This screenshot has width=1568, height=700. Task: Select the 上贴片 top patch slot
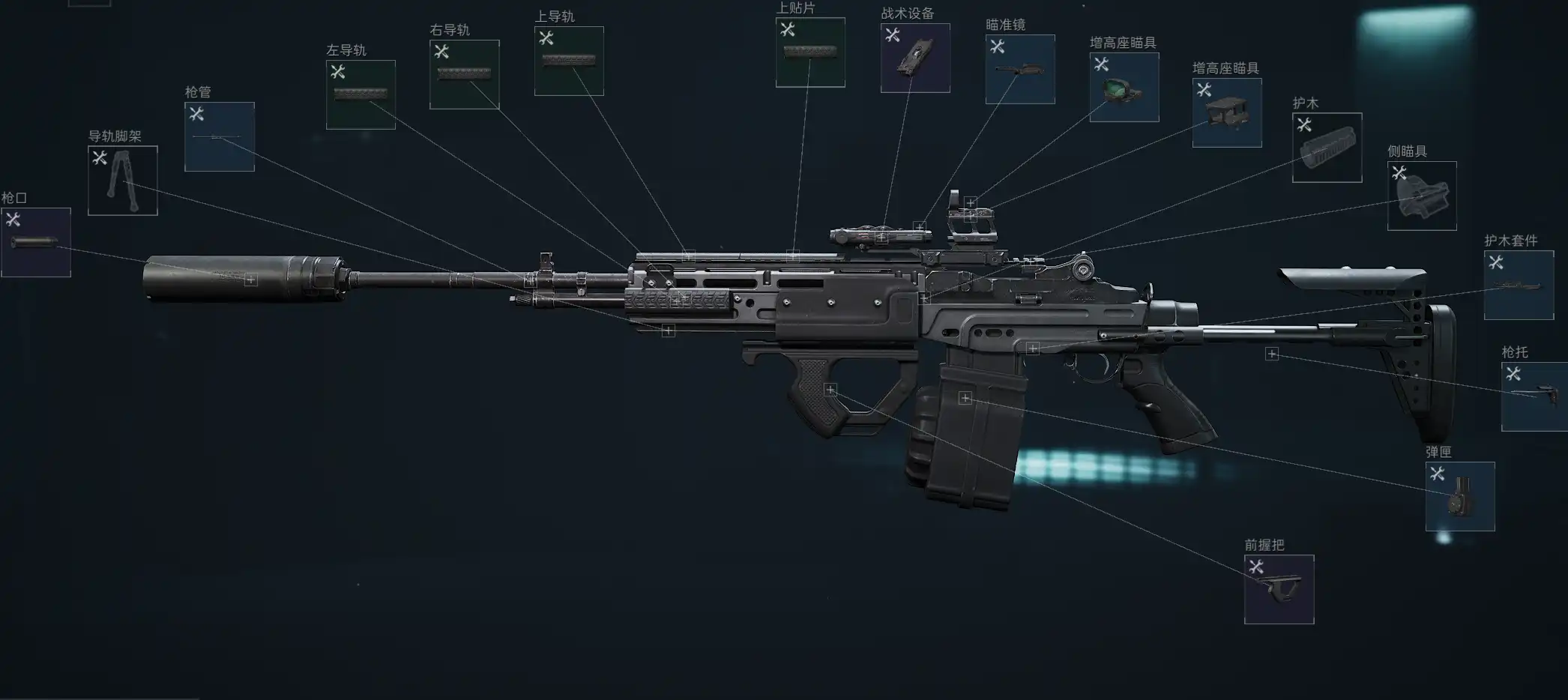coord(810,52)
